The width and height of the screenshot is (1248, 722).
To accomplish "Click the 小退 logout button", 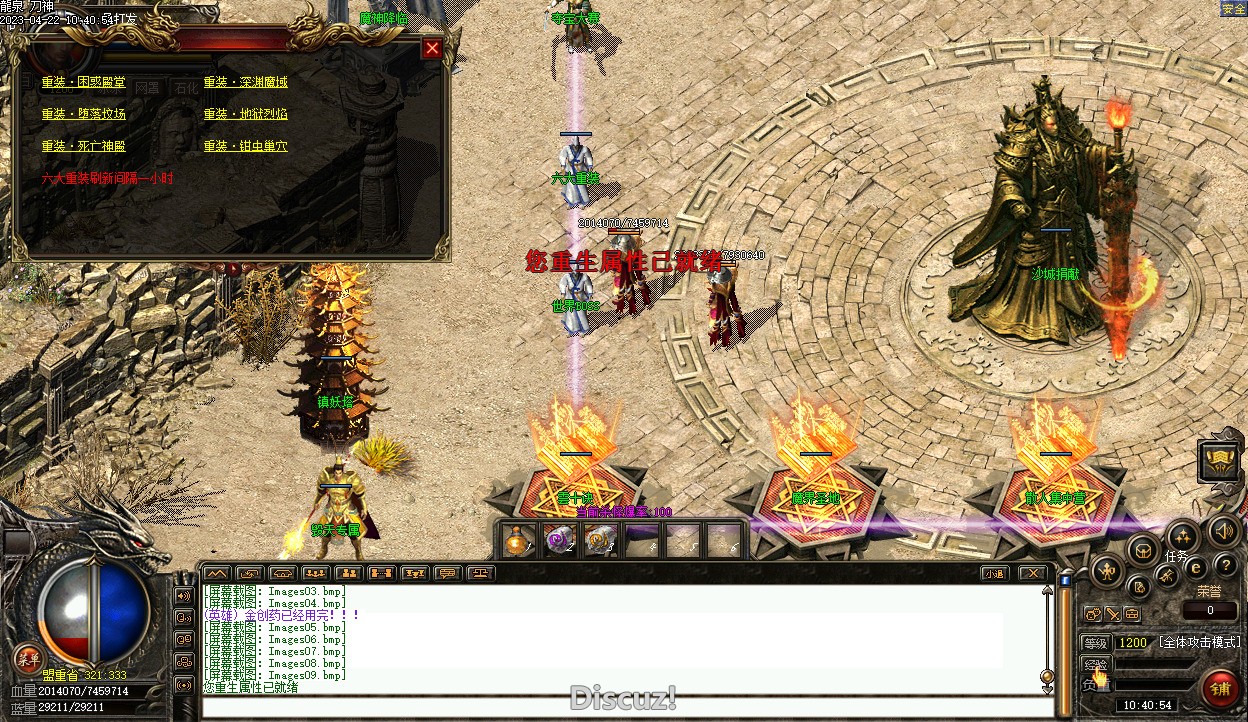I will [x=994, y=573].
